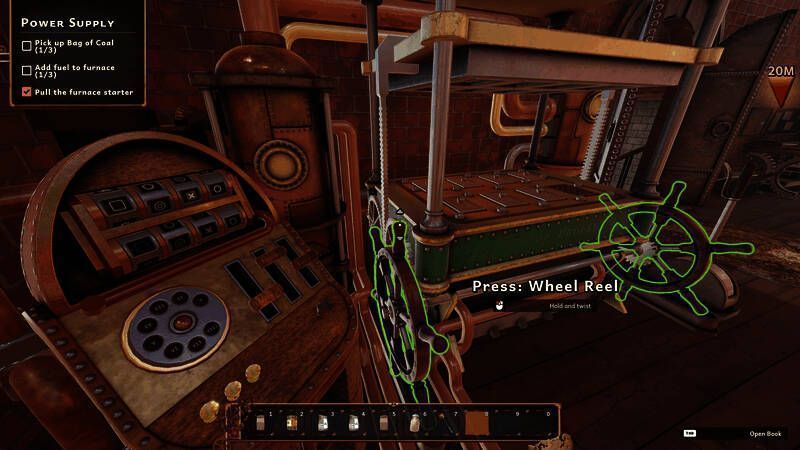Select the Pull the furnace starter objective
800x450 pixels.
point(83,92)
